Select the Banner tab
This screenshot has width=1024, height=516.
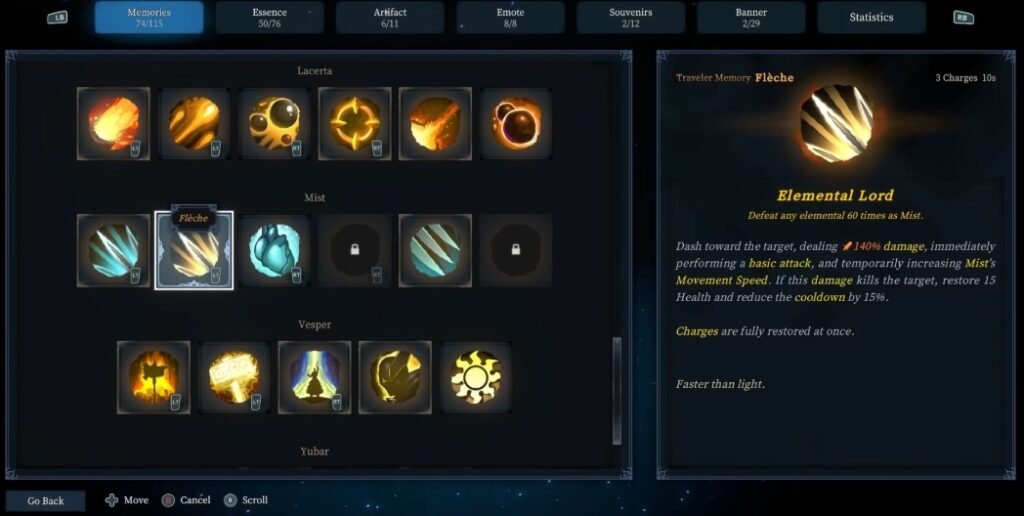[751, 17]
